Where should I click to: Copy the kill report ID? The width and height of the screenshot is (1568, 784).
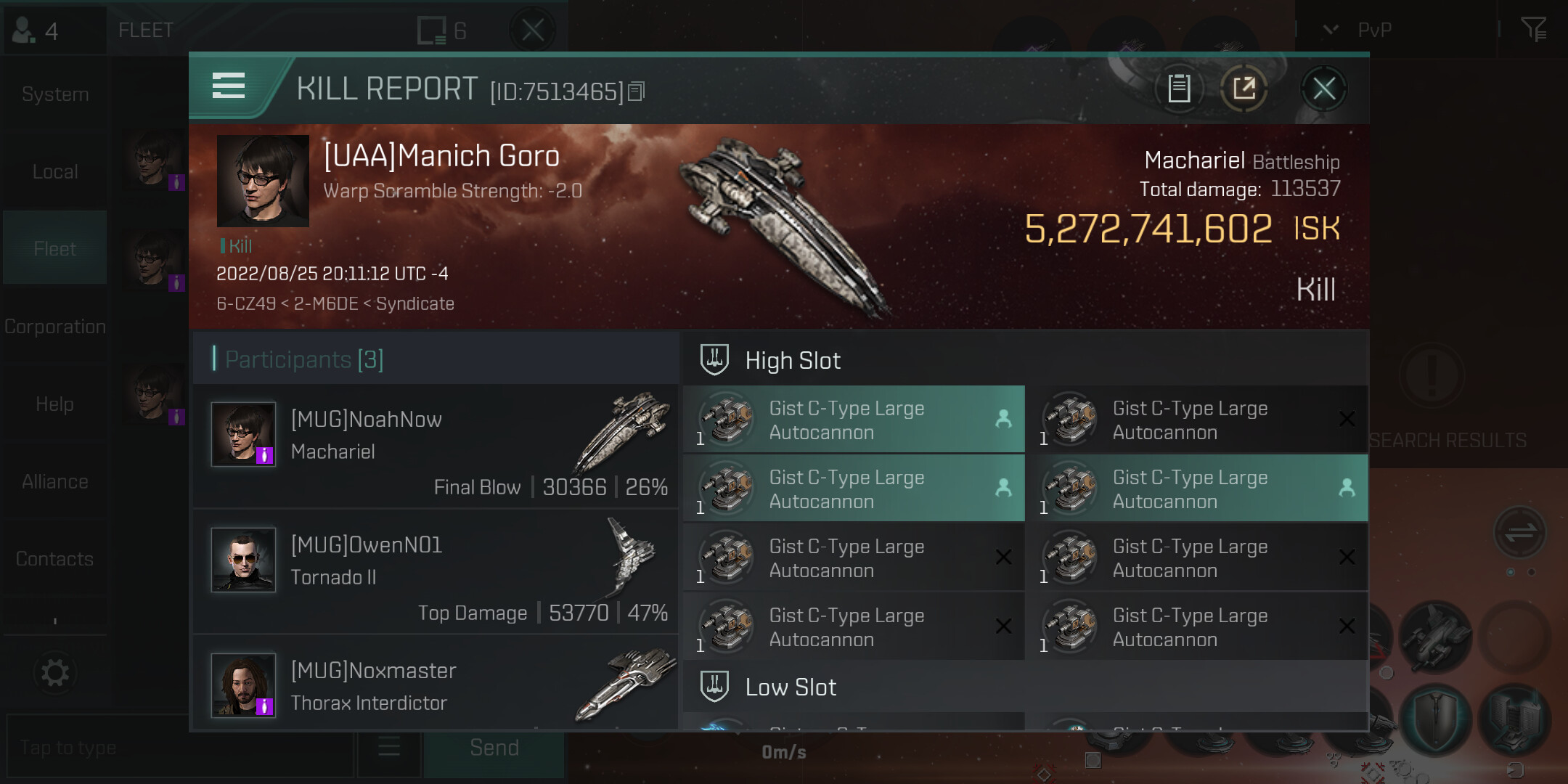[x=637, y=91]
